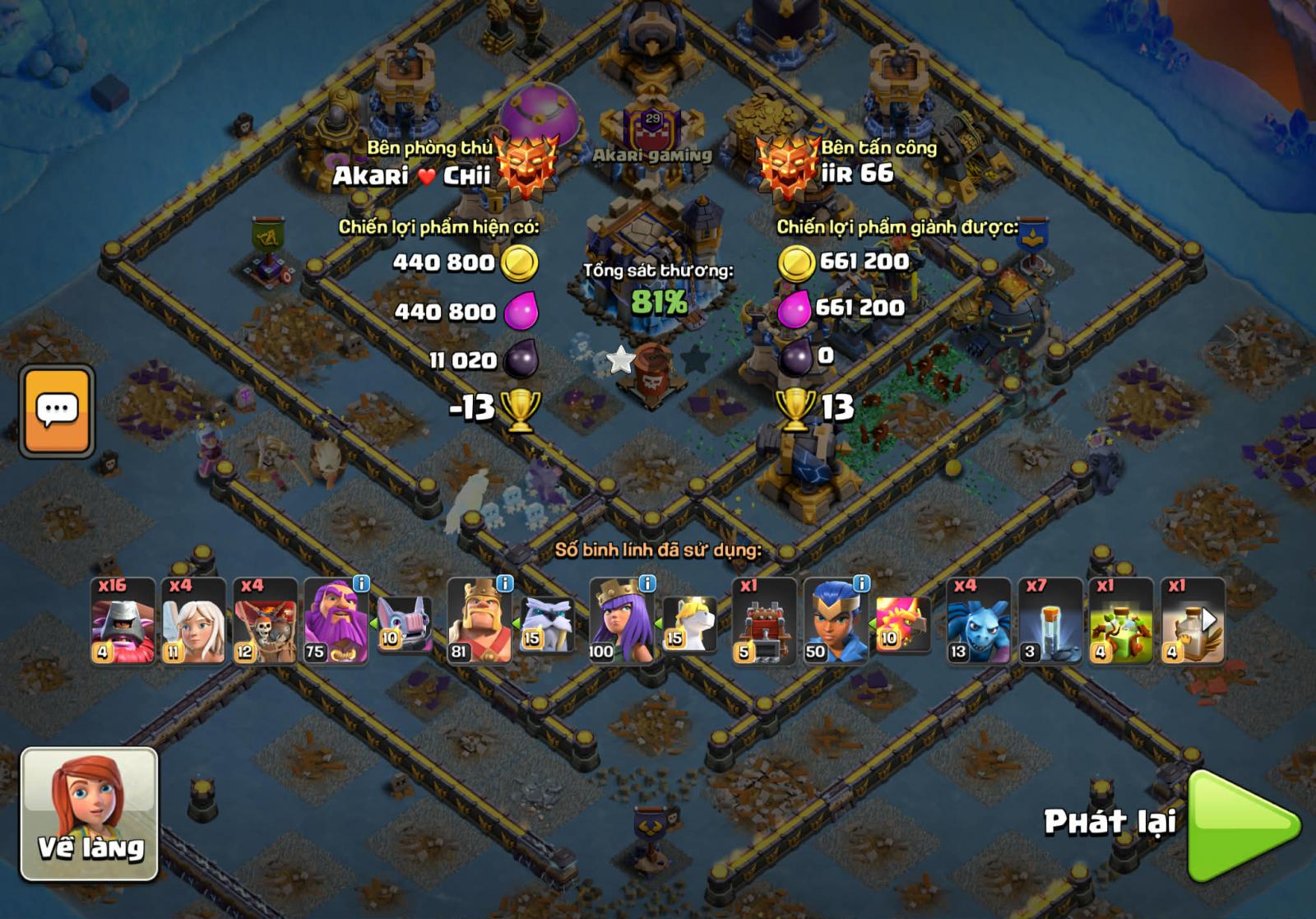Viewport: 1316px width, 919px height.
Task: Show info for the Archer Queen hero
Action: pos(647,583)
